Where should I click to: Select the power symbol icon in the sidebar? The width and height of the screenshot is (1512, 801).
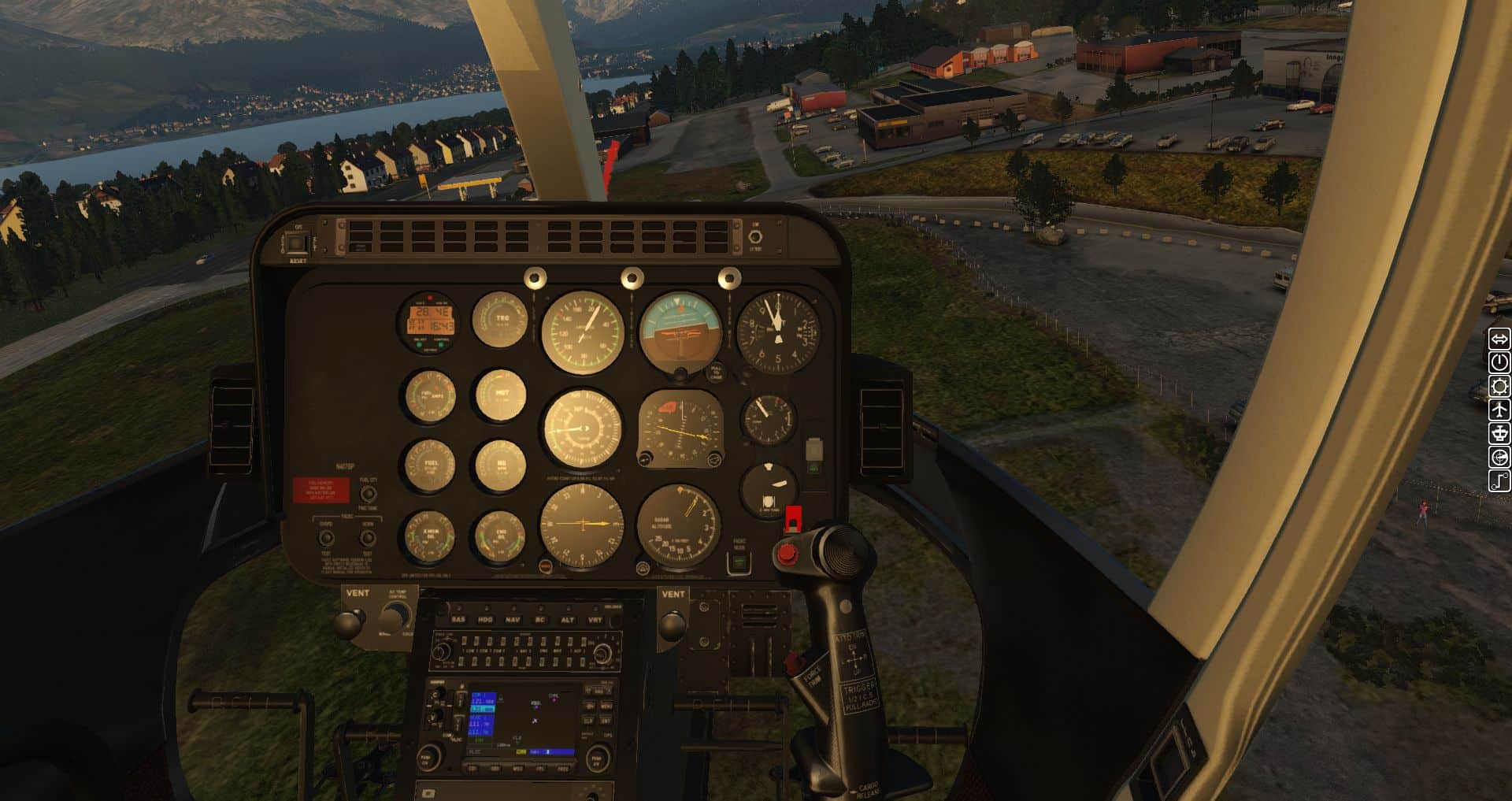coord(1499,362)
